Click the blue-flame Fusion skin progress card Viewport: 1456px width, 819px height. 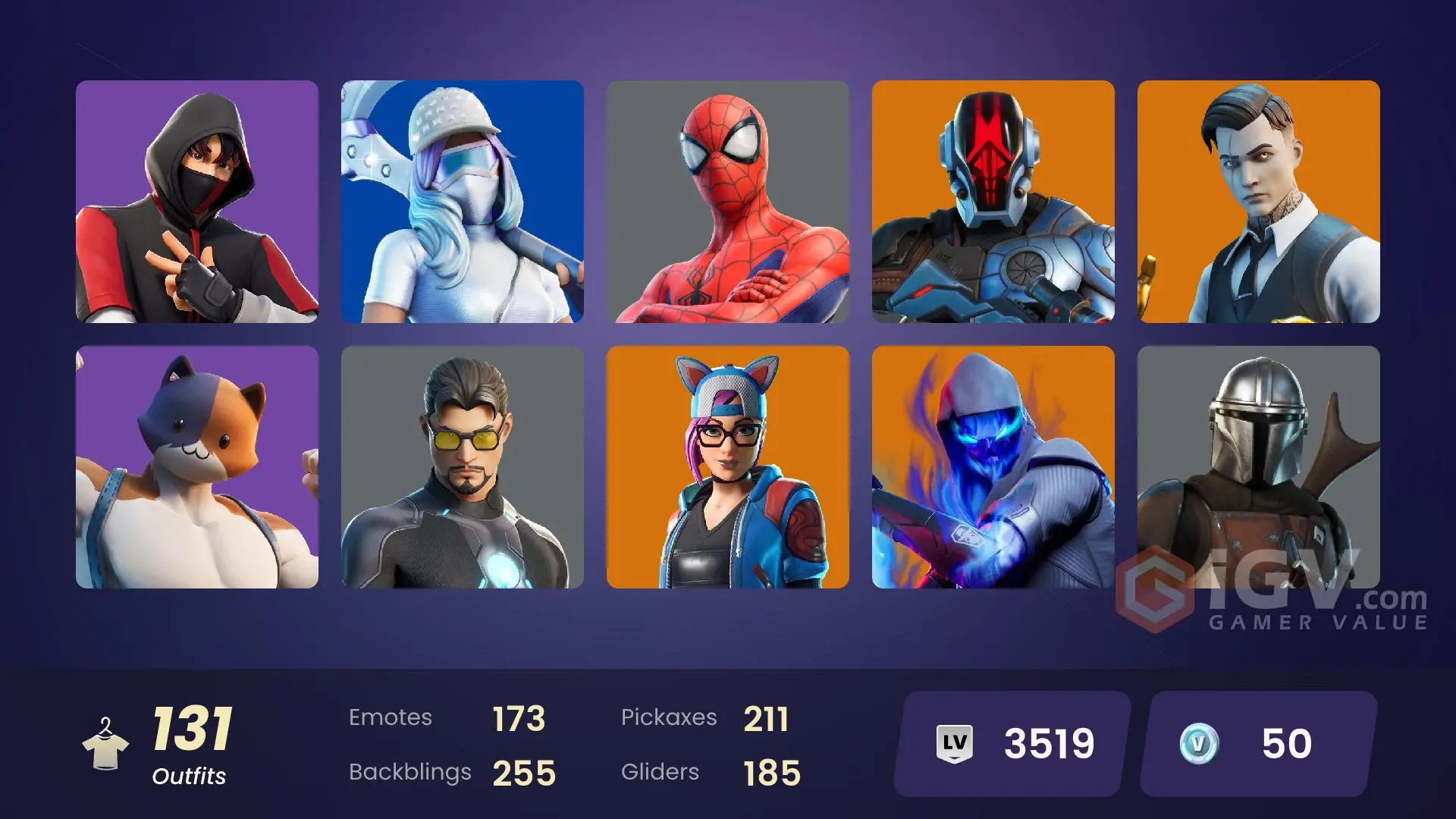(993, 468)
